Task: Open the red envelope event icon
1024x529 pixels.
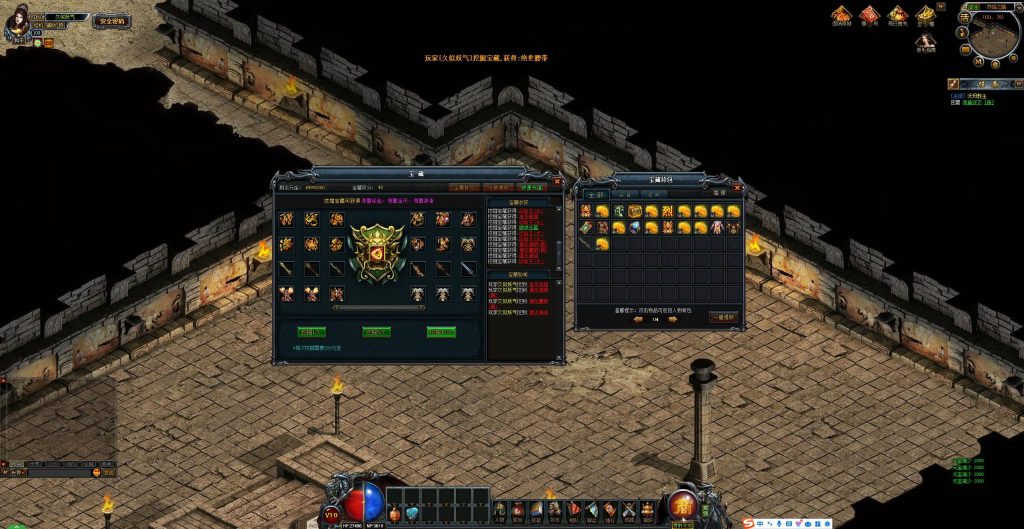Action: [869, 14]
